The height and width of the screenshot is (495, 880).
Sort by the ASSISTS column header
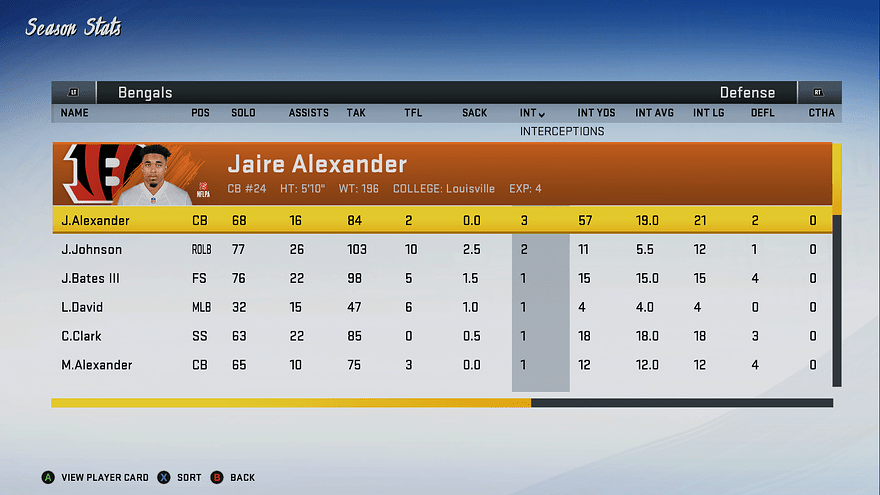click(x=308, y=113)
